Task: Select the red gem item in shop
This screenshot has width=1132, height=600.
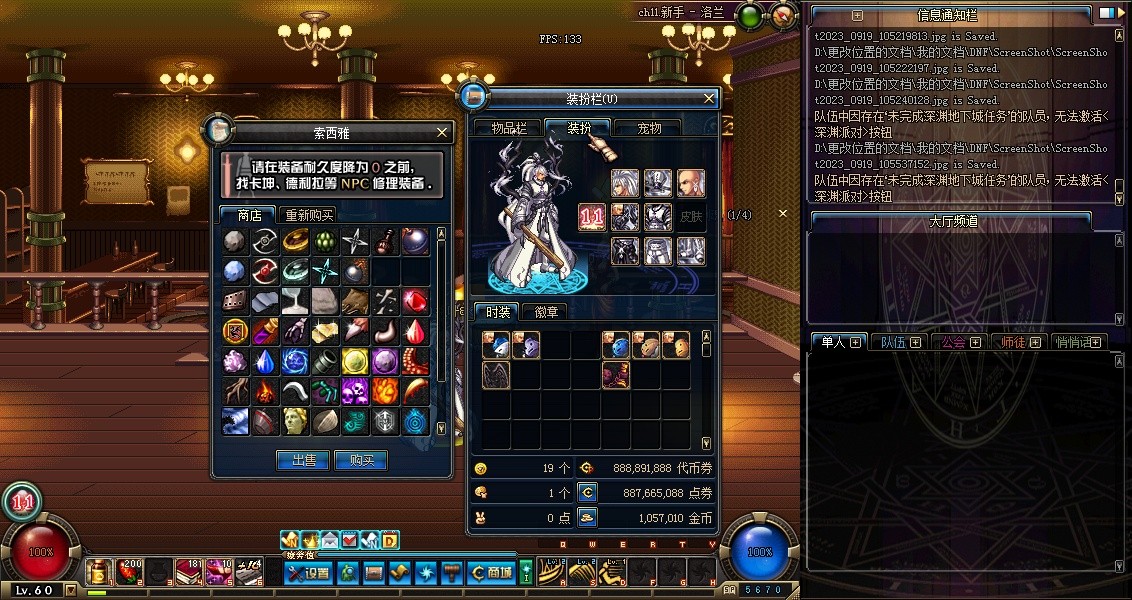Action: [x=415, y=301]
